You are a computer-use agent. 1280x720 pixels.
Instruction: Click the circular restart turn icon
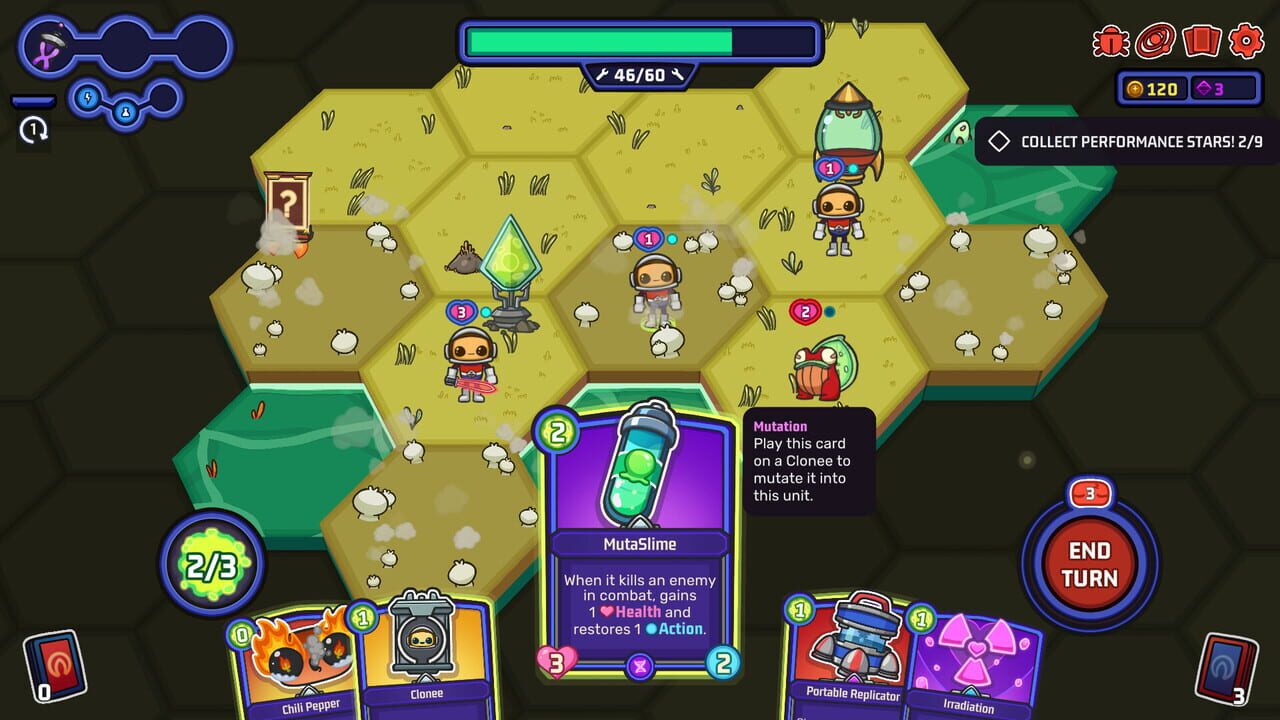(x=33, y=130)
